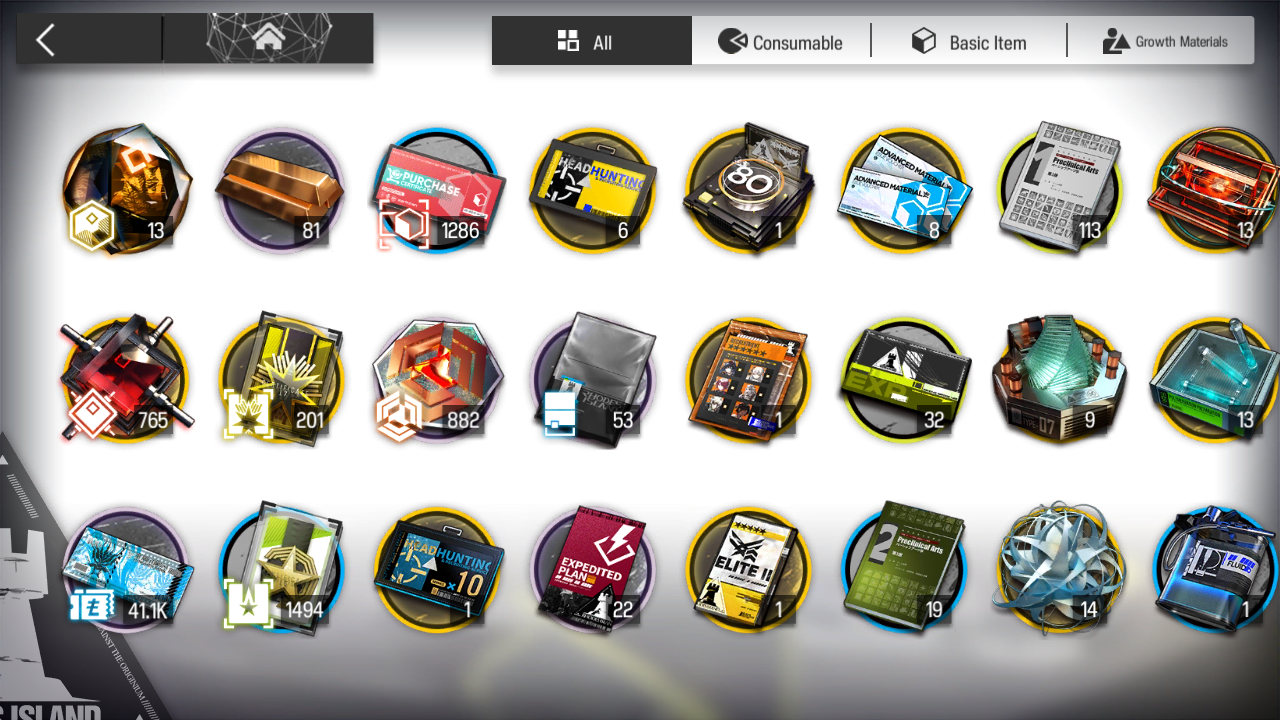Go back with the arrow button
The image size is (1280, 720).
(46, 40)
